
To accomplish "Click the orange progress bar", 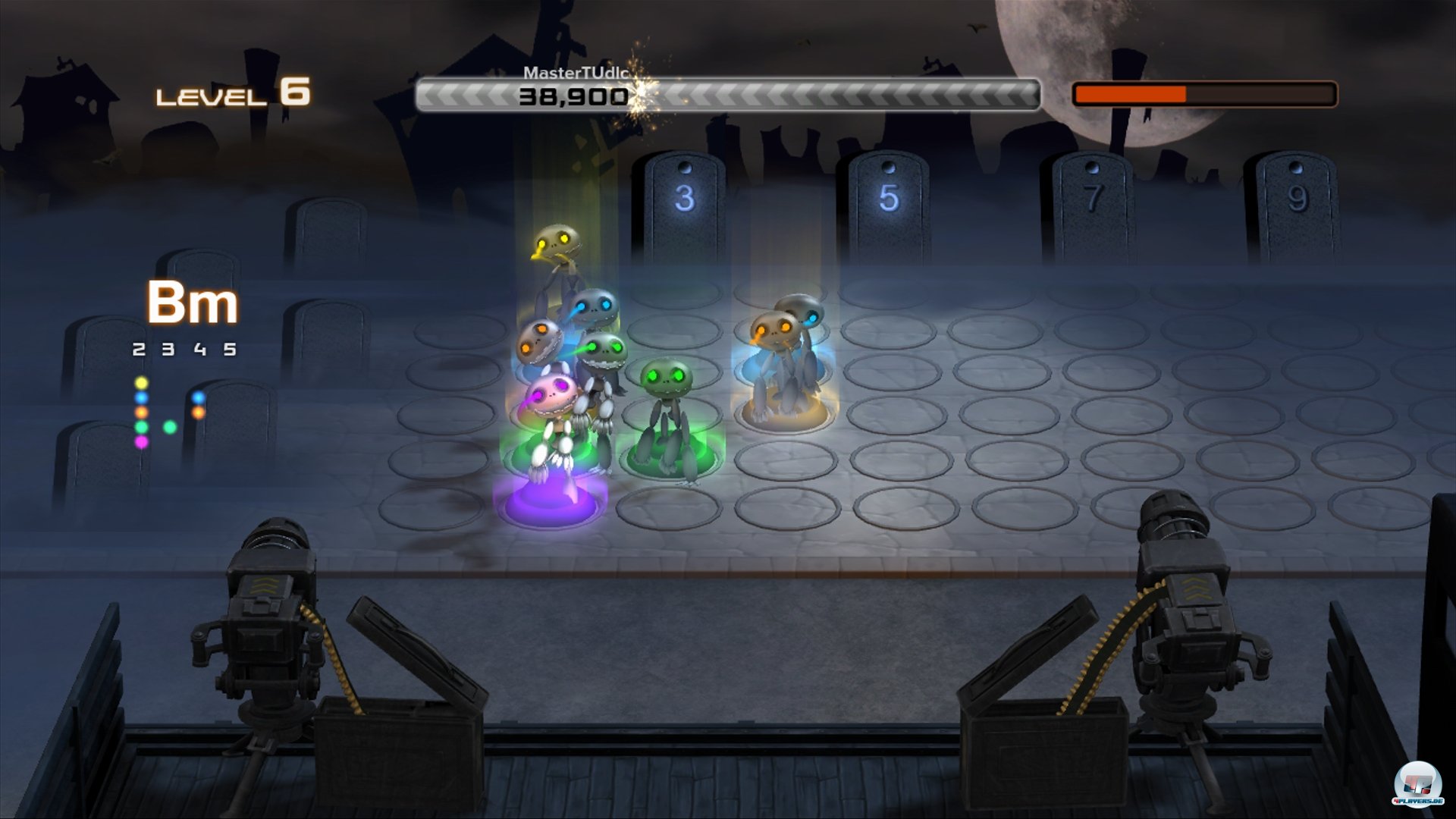I will click(x=1130, y=93).
